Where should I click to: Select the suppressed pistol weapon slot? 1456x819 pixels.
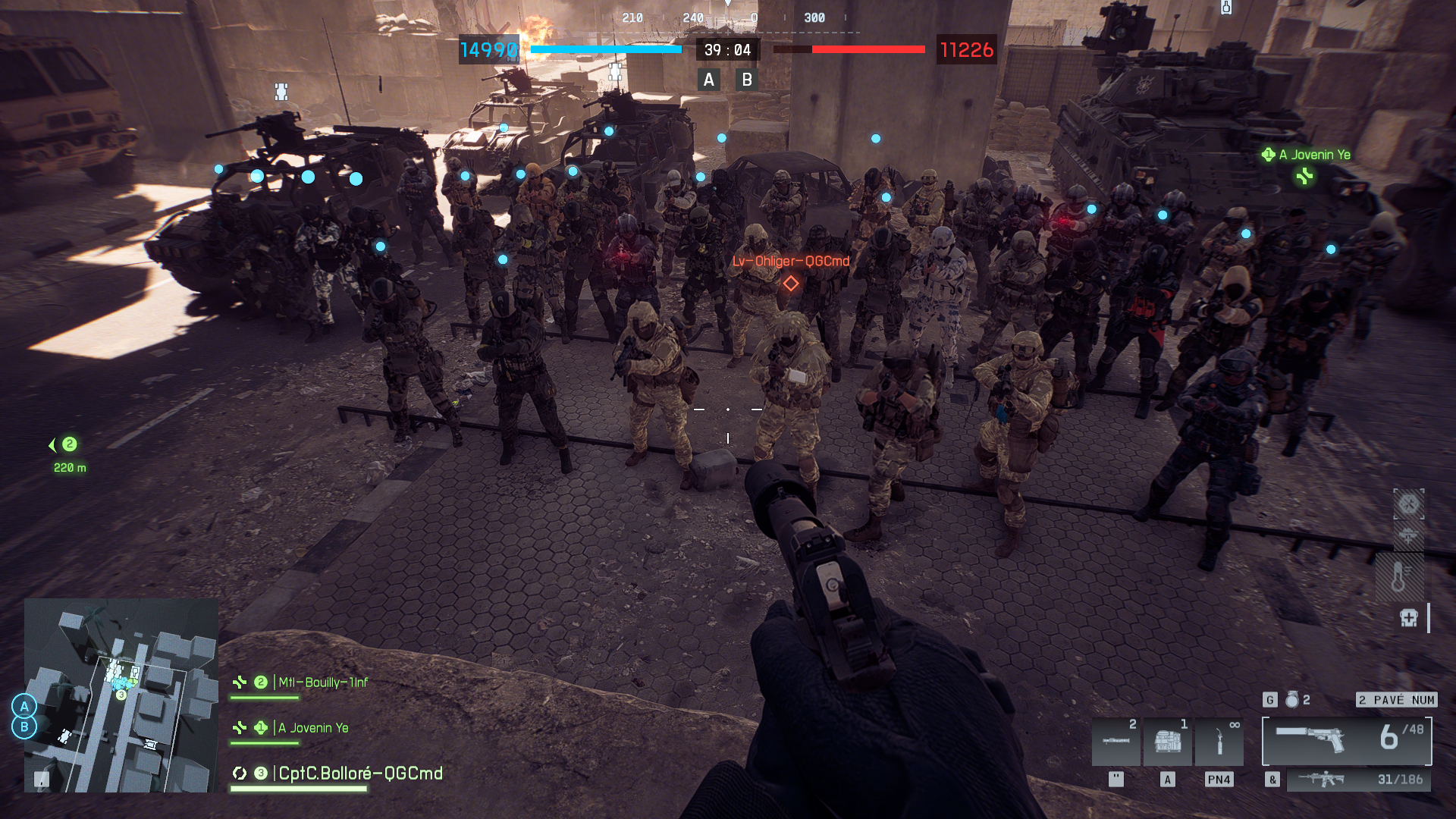click(1346, 740)
